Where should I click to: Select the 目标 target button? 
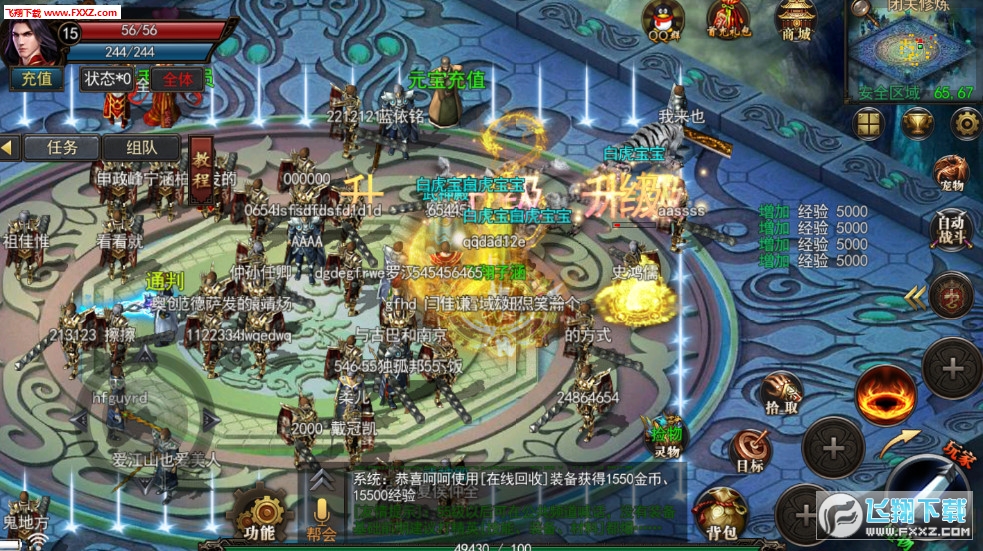pos(750,450)
